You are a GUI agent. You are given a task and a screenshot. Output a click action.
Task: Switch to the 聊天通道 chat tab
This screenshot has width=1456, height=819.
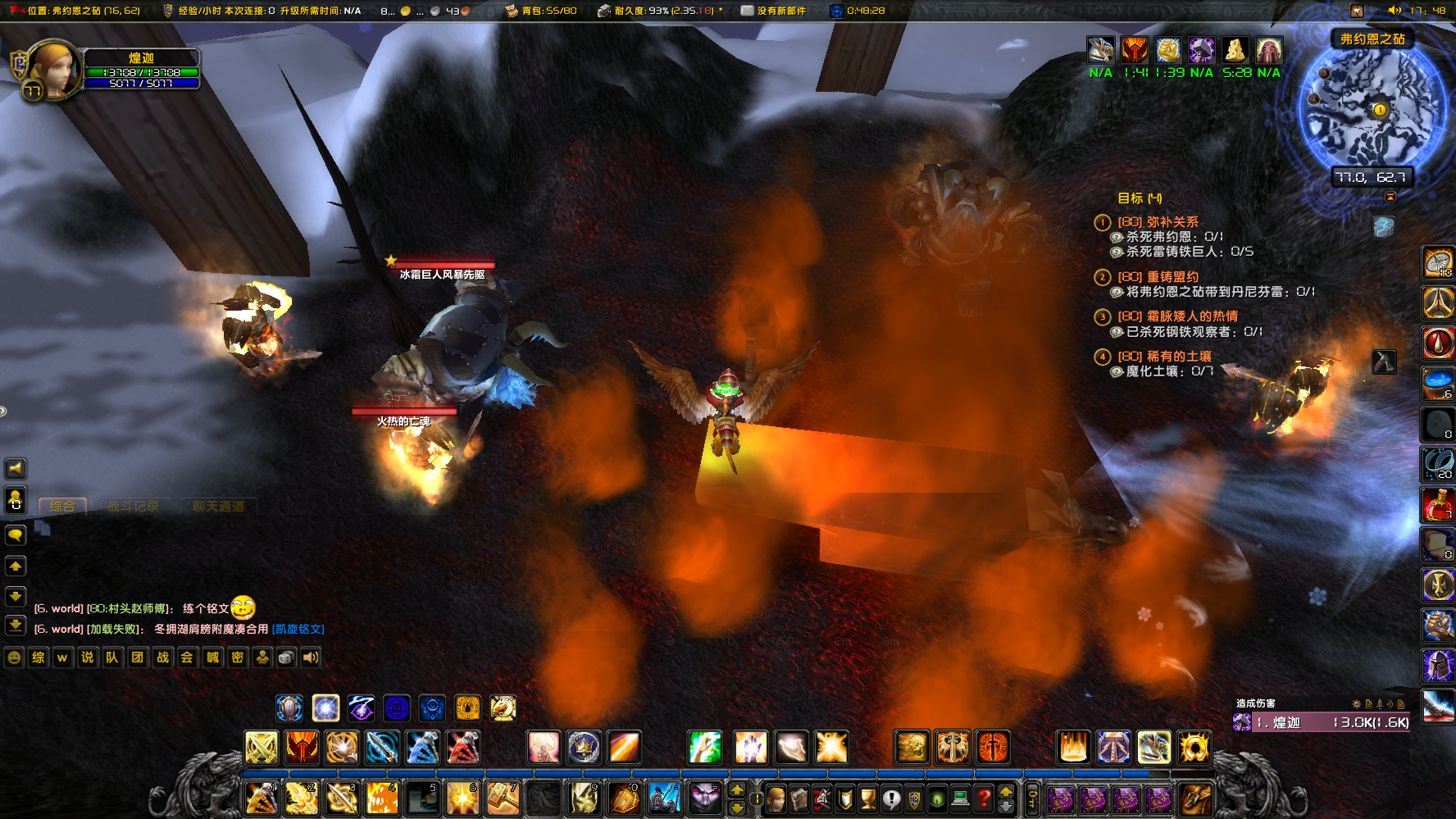[218, 506]
